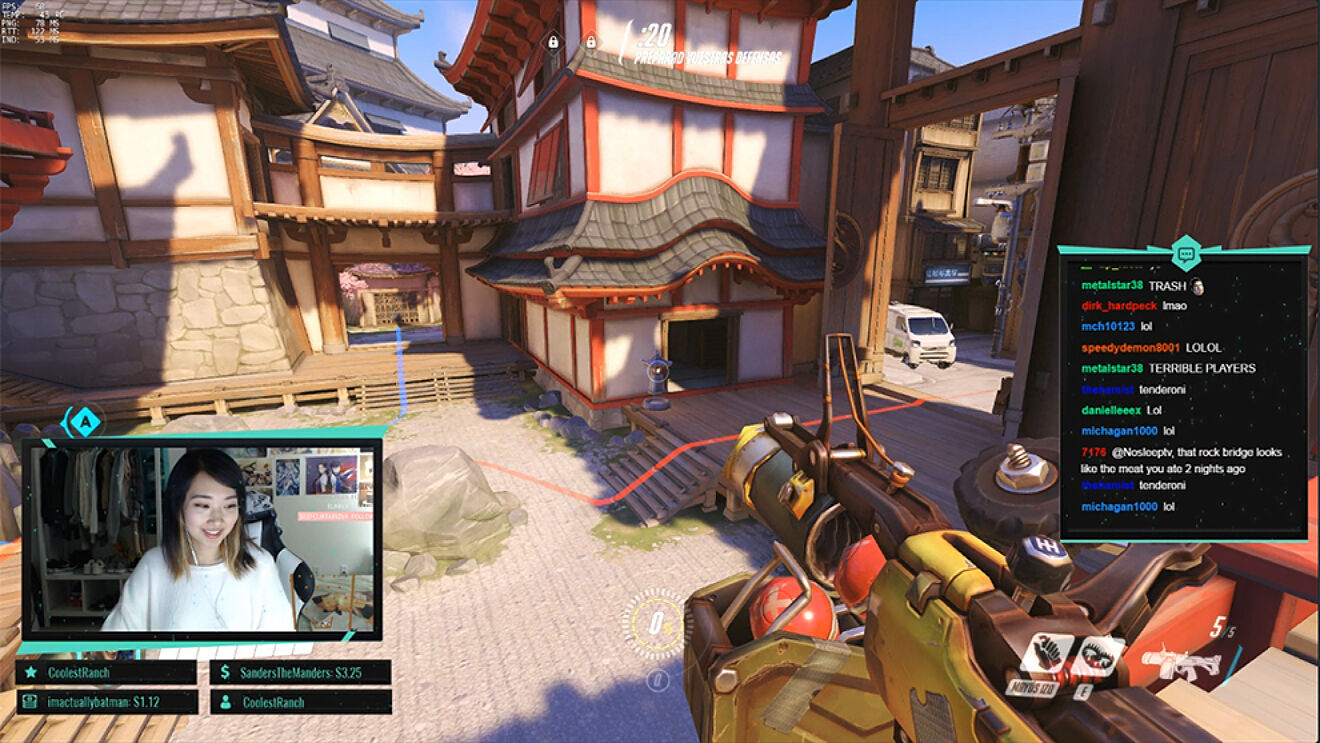1320x743 pixels.
Task: Click the chat overlay speech bubble icon
Action: point(1186,254)
